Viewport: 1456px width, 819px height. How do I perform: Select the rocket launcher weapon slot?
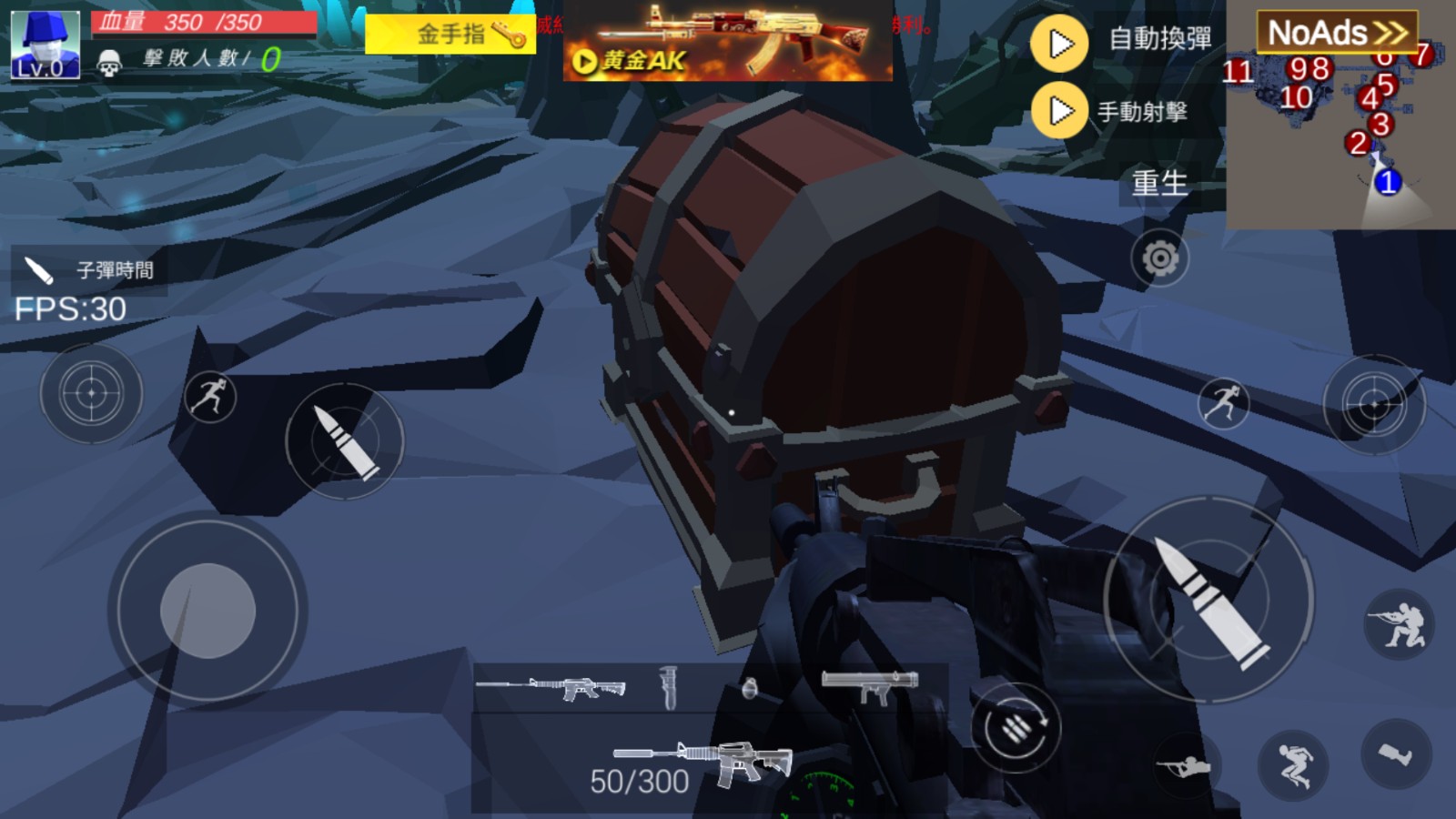(x=870, y=687)
